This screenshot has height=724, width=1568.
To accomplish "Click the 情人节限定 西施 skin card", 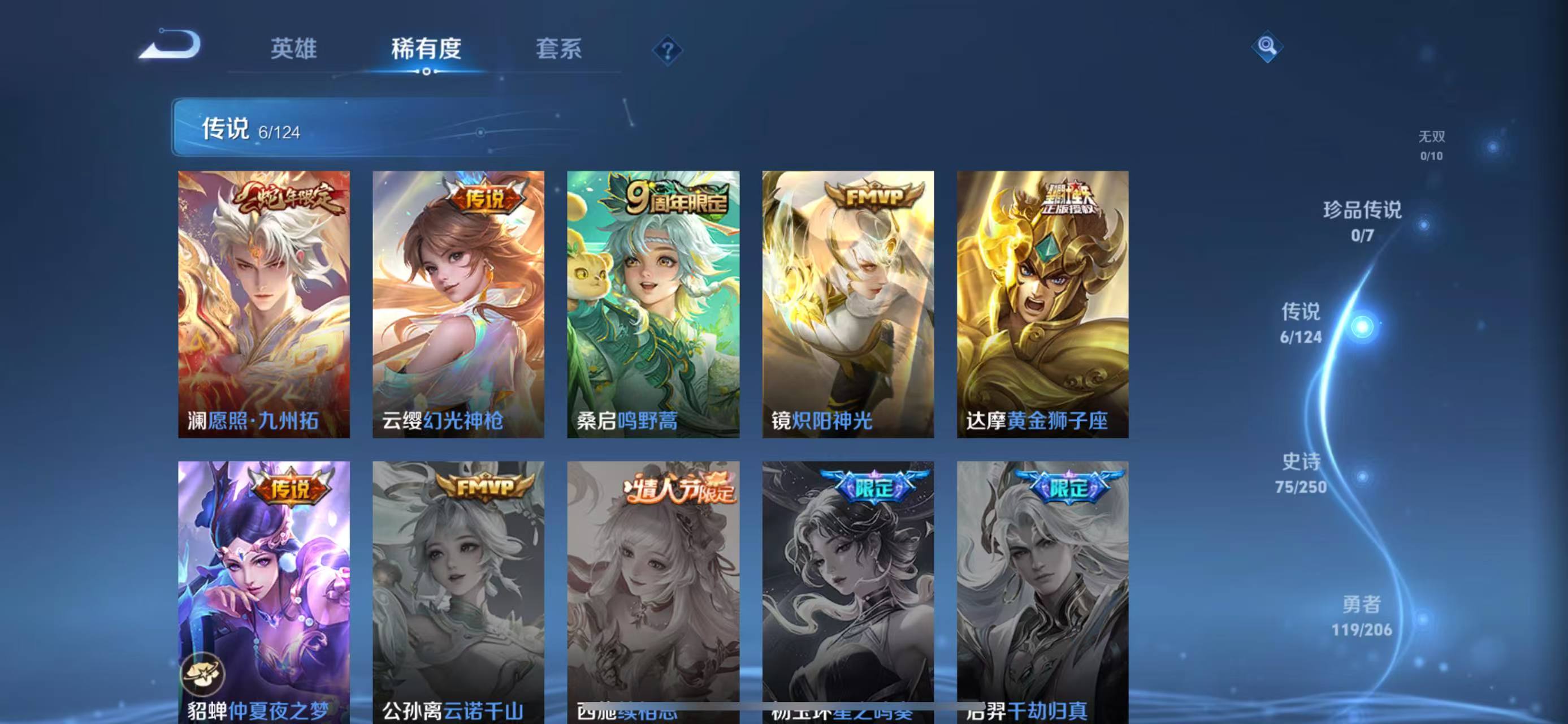I will 653,591.
